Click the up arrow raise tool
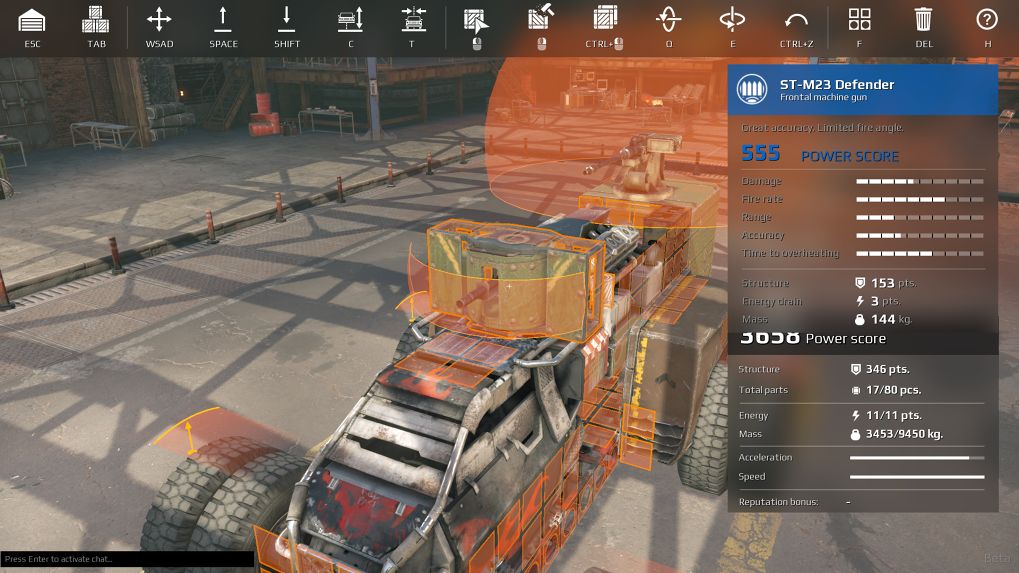 pos(223,20)
